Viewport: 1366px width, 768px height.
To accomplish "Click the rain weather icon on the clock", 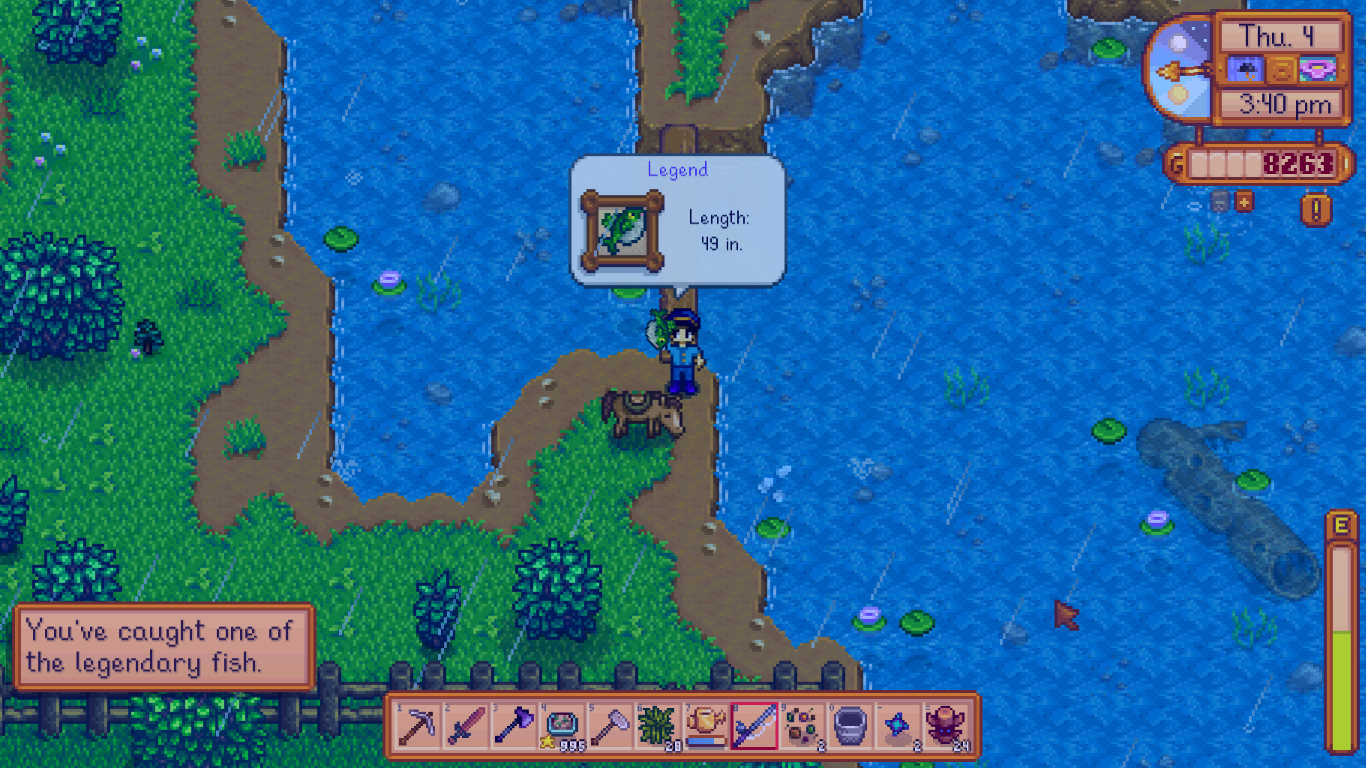I will 1244,71.
